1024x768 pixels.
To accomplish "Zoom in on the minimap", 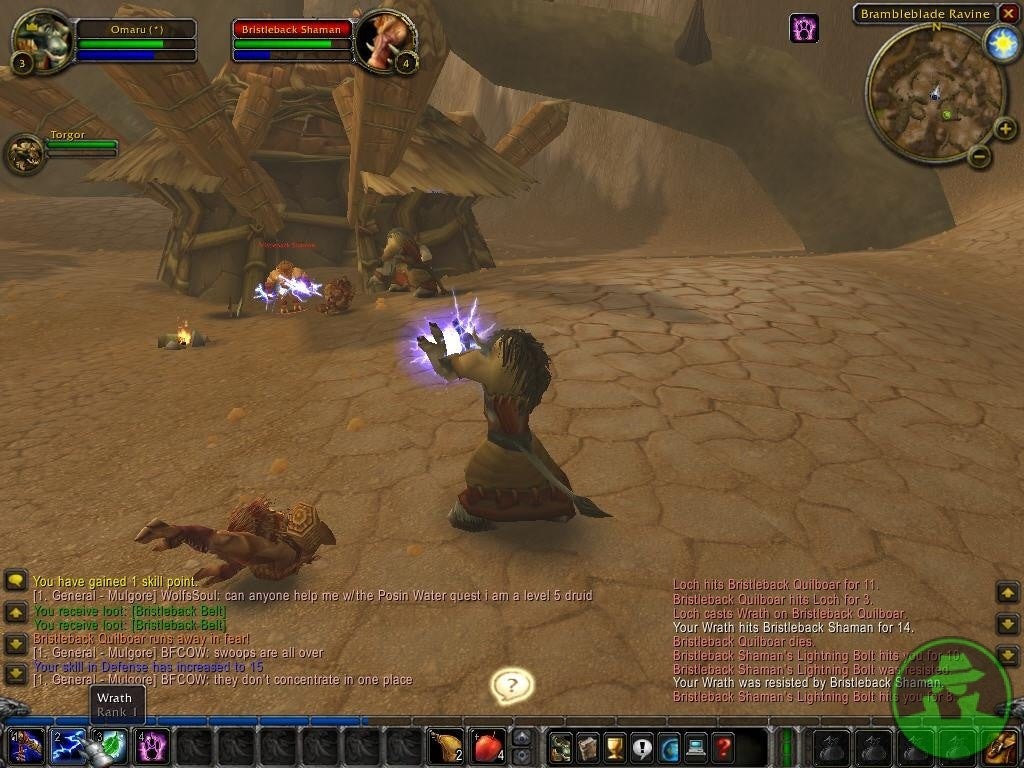I will click(1004, 128).
